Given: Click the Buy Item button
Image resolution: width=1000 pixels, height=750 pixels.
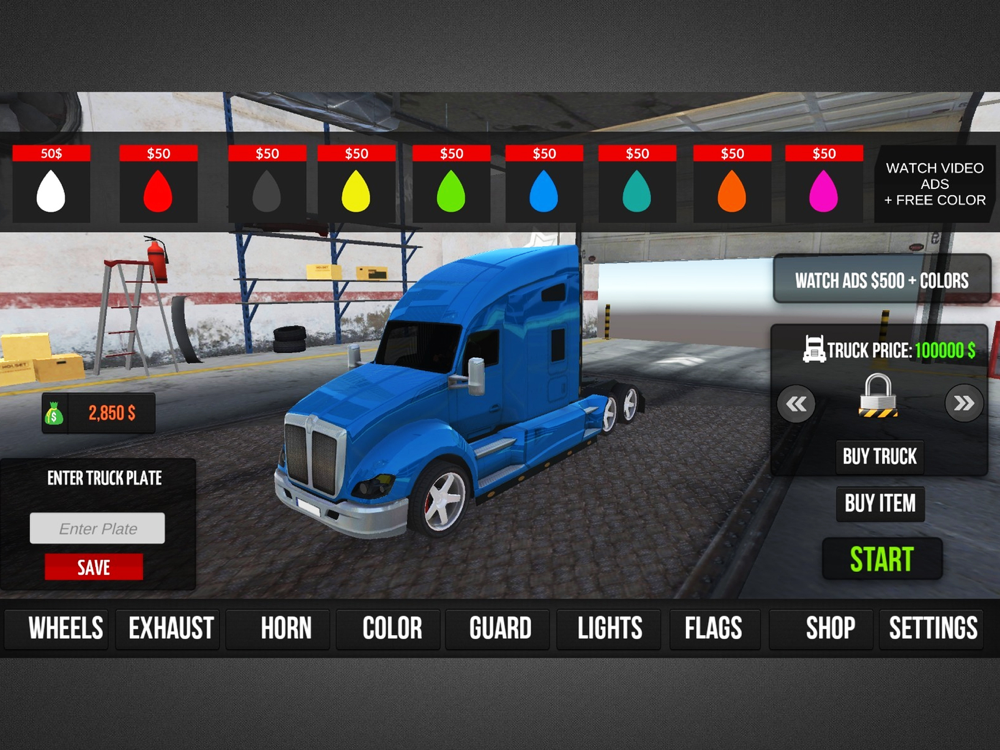Looking at the screenshot, I should [880, 503].
